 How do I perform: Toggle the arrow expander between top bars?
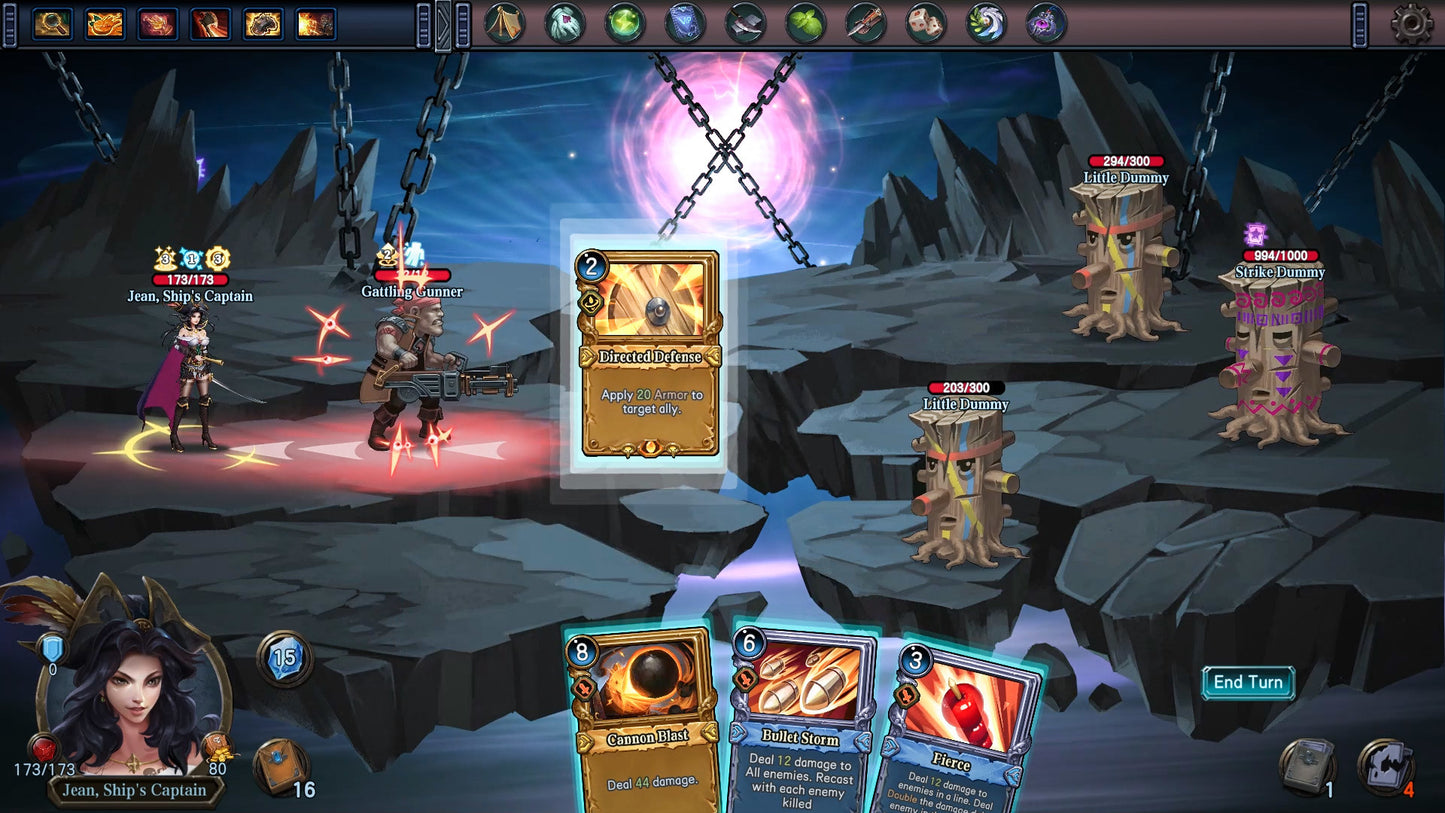[443, 25]
